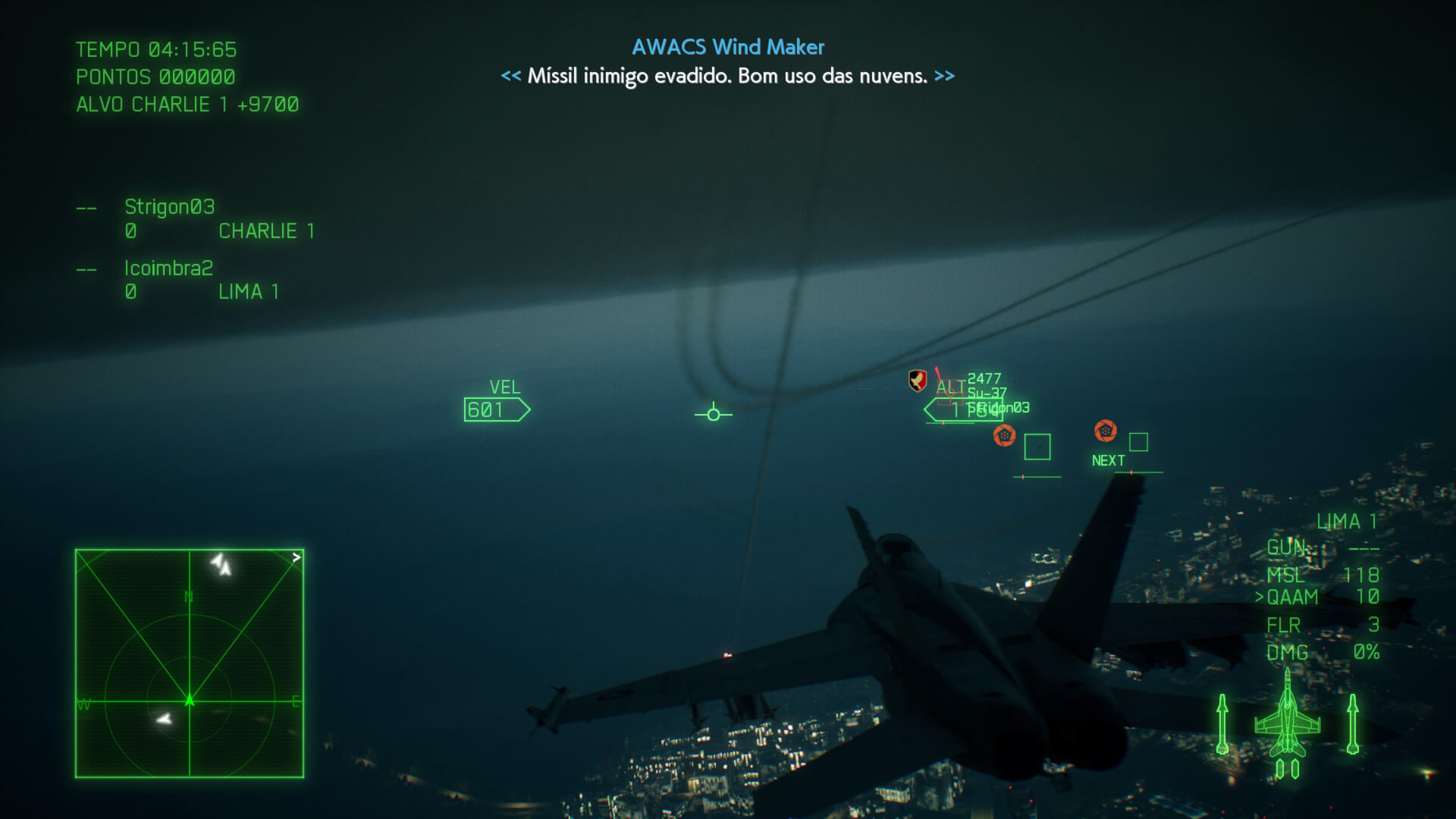Click the target box labeled NEXT
This screenshot has width=1456, height=819.
point(1138,442)
